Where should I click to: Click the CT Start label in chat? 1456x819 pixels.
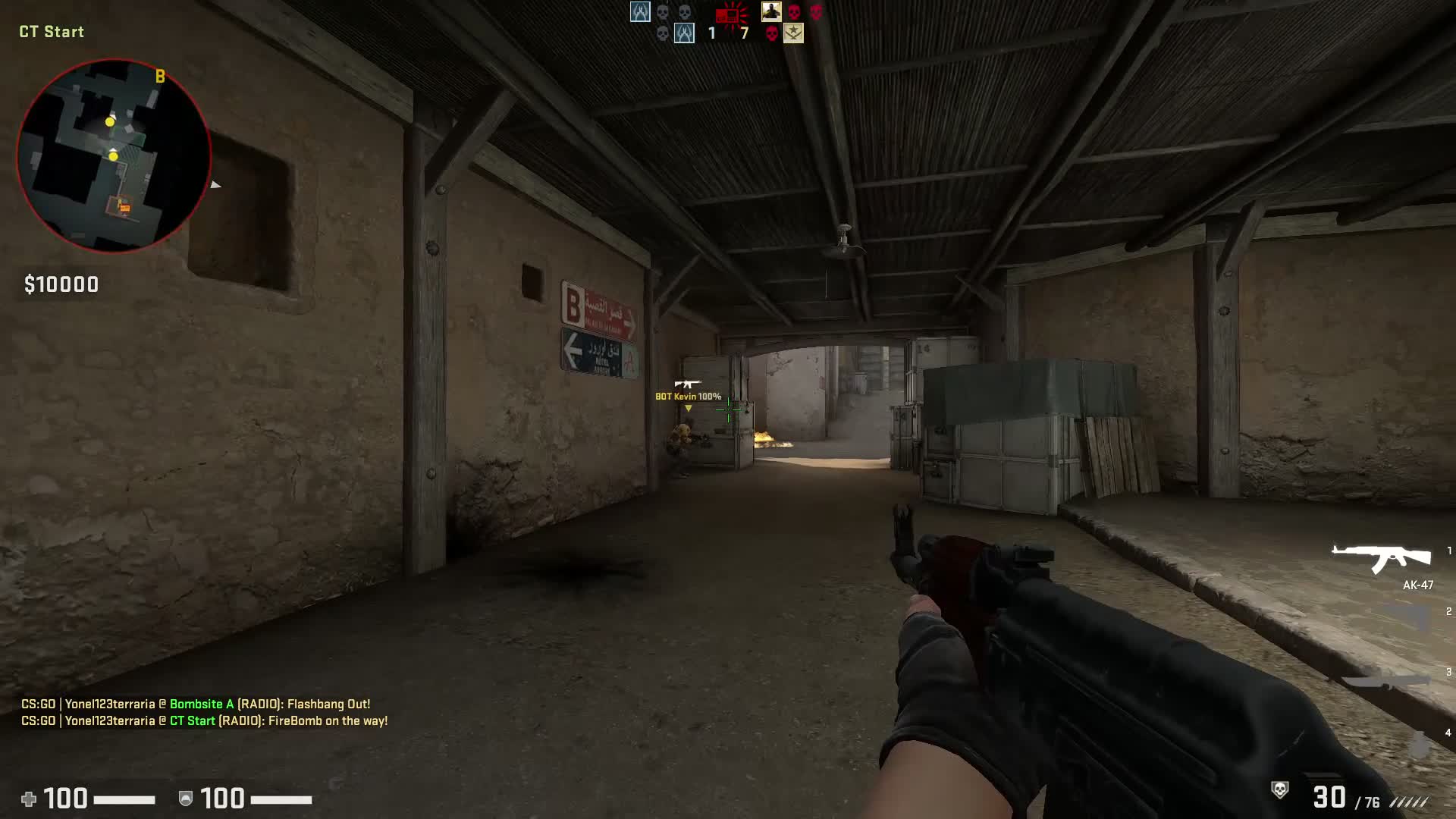[x=195, y=721]
